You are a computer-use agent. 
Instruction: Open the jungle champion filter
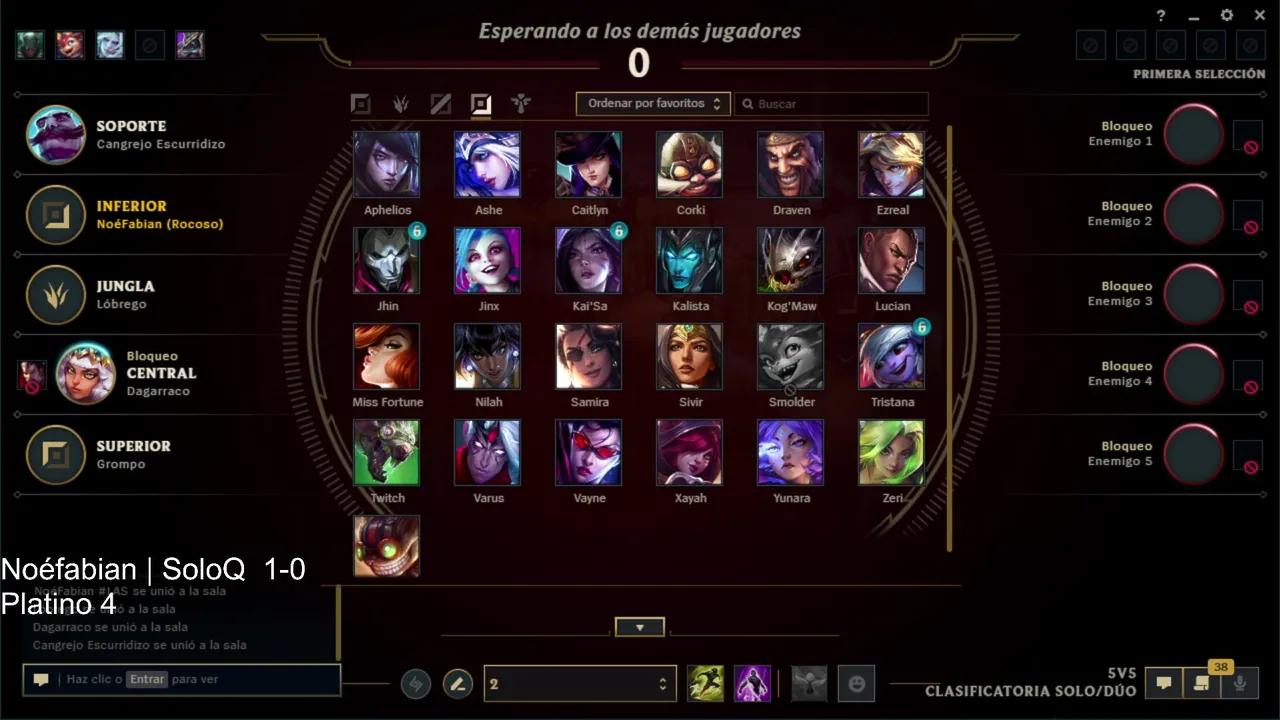point(400,103)
